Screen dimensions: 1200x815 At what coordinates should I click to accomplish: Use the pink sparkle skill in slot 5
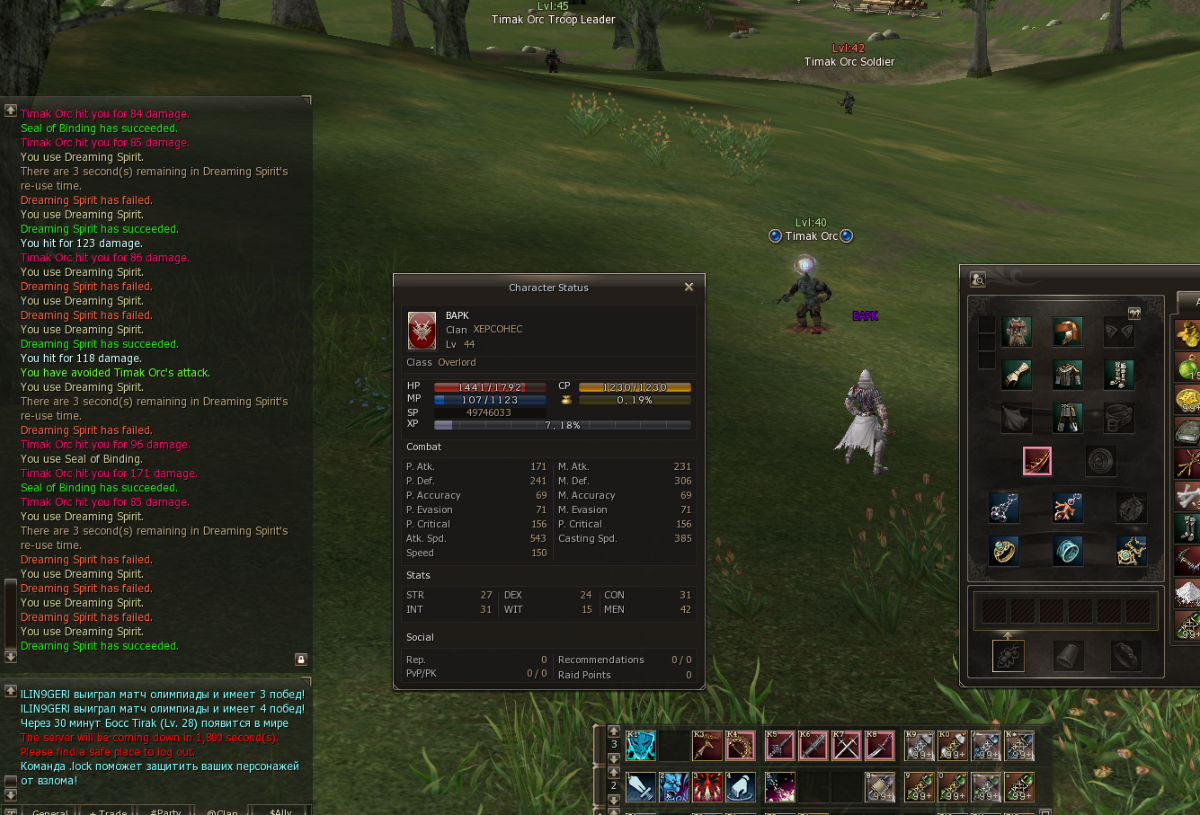tap(779, 787)
